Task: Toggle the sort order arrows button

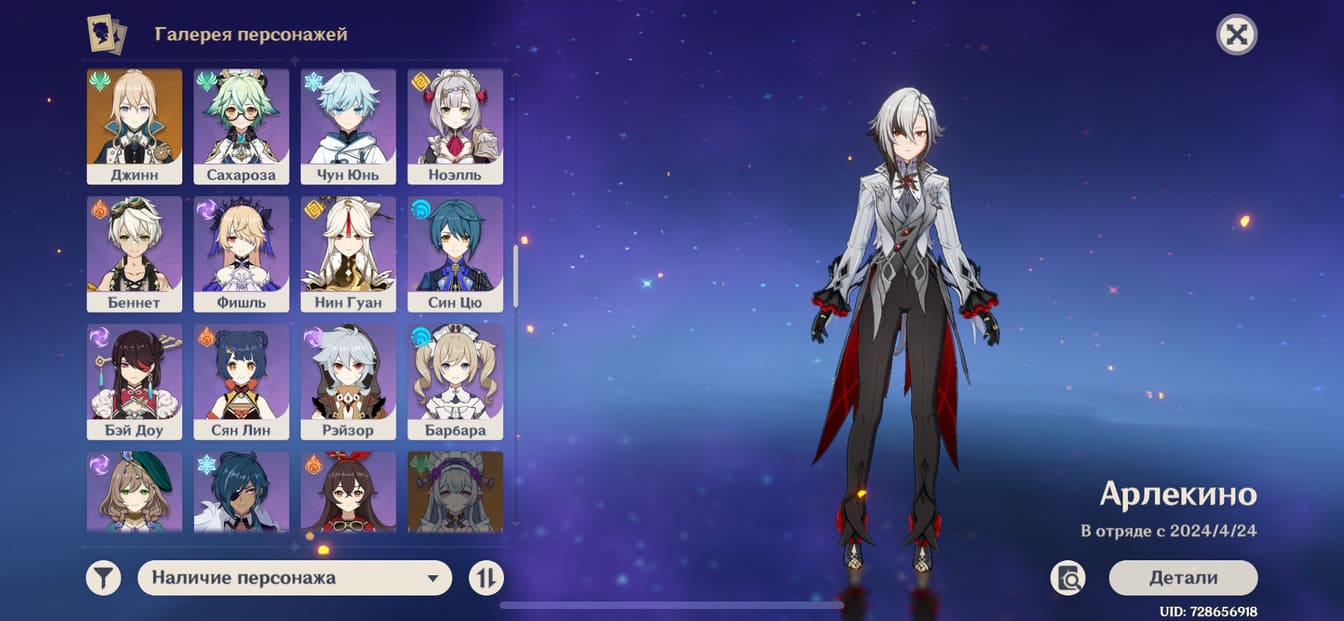Action: click(486, 578)
